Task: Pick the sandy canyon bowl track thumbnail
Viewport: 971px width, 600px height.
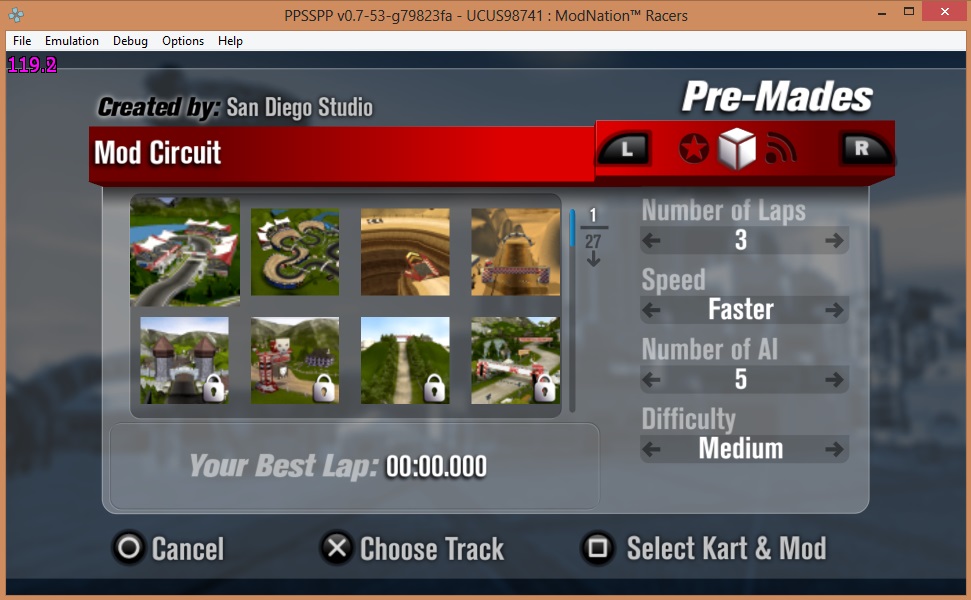Action: point(405,251)
